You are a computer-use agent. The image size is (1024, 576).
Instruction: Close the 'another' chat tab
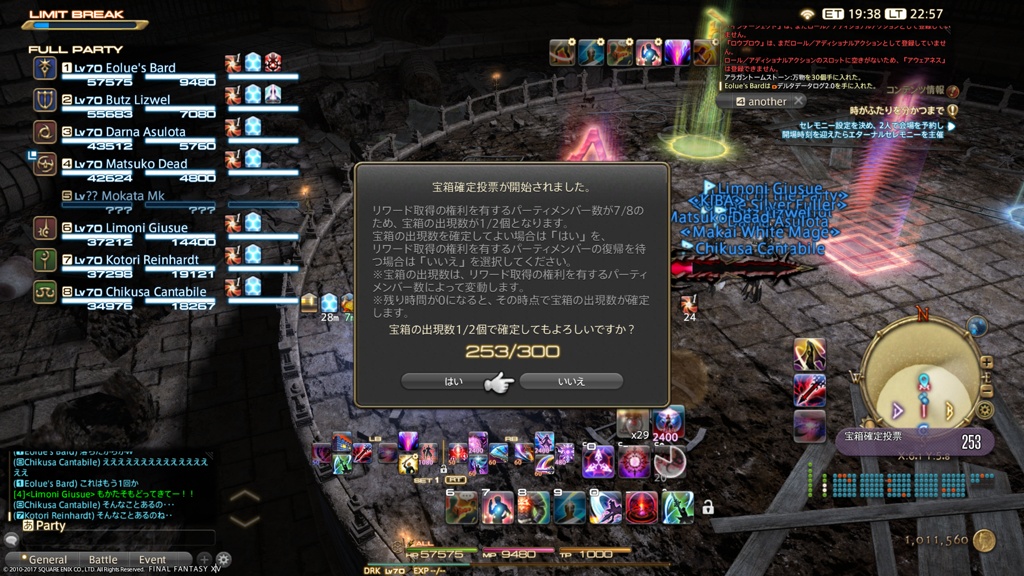click(798, 101)
